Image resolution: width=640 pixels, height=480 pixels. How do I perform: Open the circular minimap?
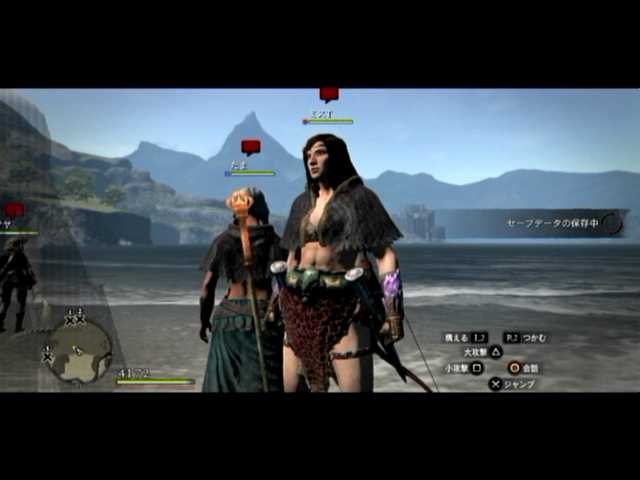click(80, 351)
